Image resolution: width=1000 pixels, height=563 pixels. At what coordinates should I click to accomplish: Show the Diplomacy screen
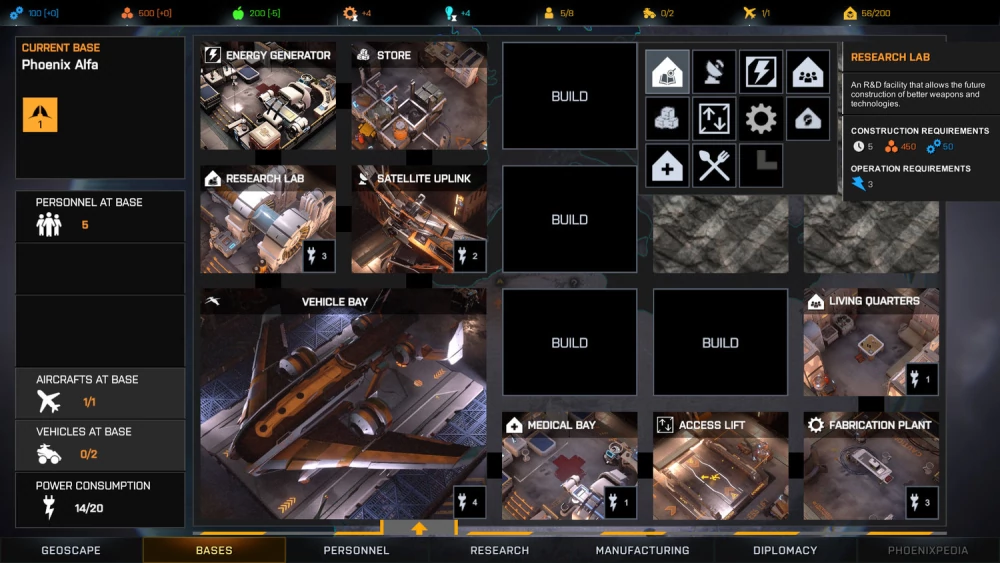tap(785, 550)
